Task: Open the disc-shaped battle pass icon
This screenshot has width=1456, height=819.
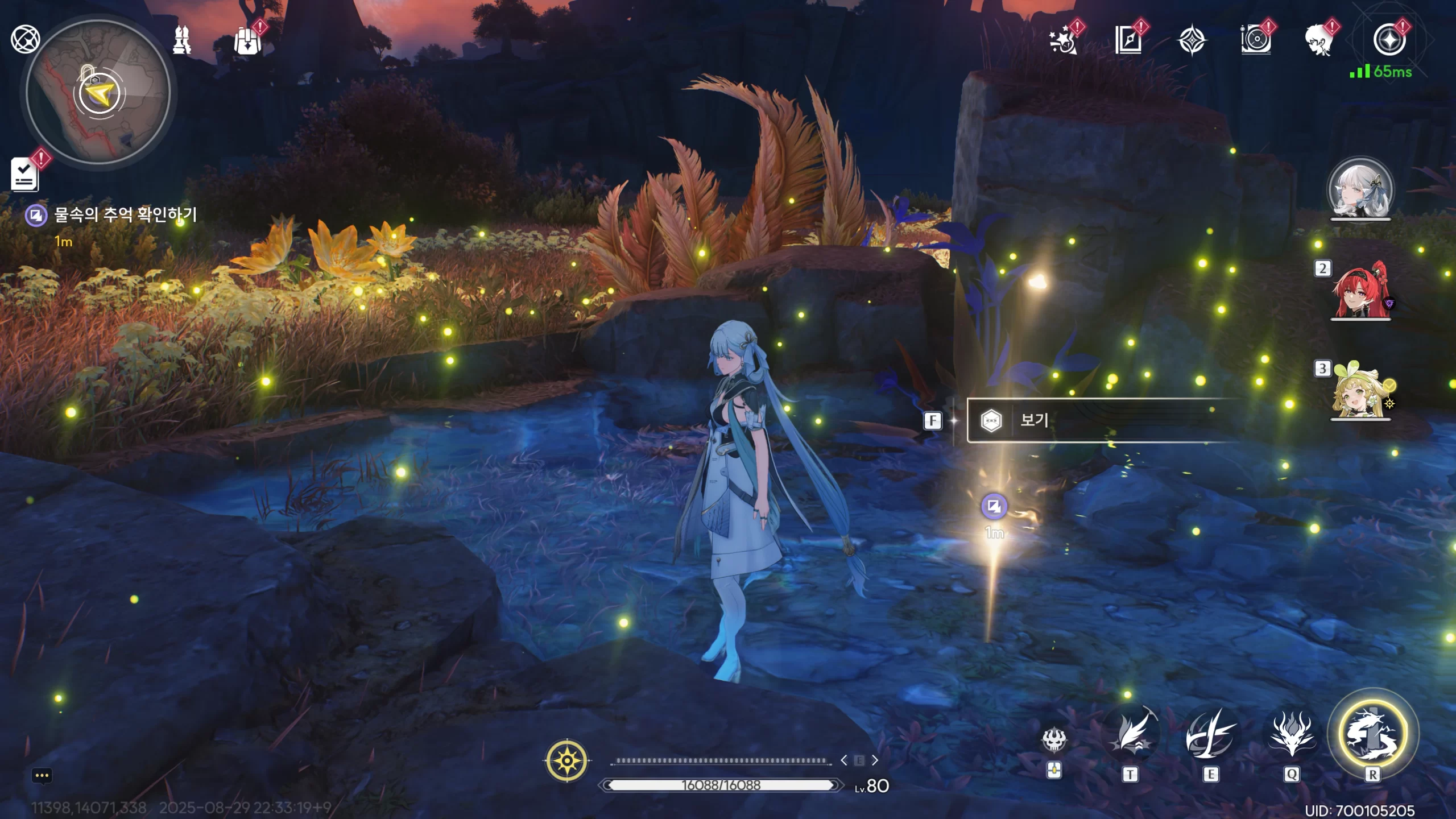Action: [1255, 40]
